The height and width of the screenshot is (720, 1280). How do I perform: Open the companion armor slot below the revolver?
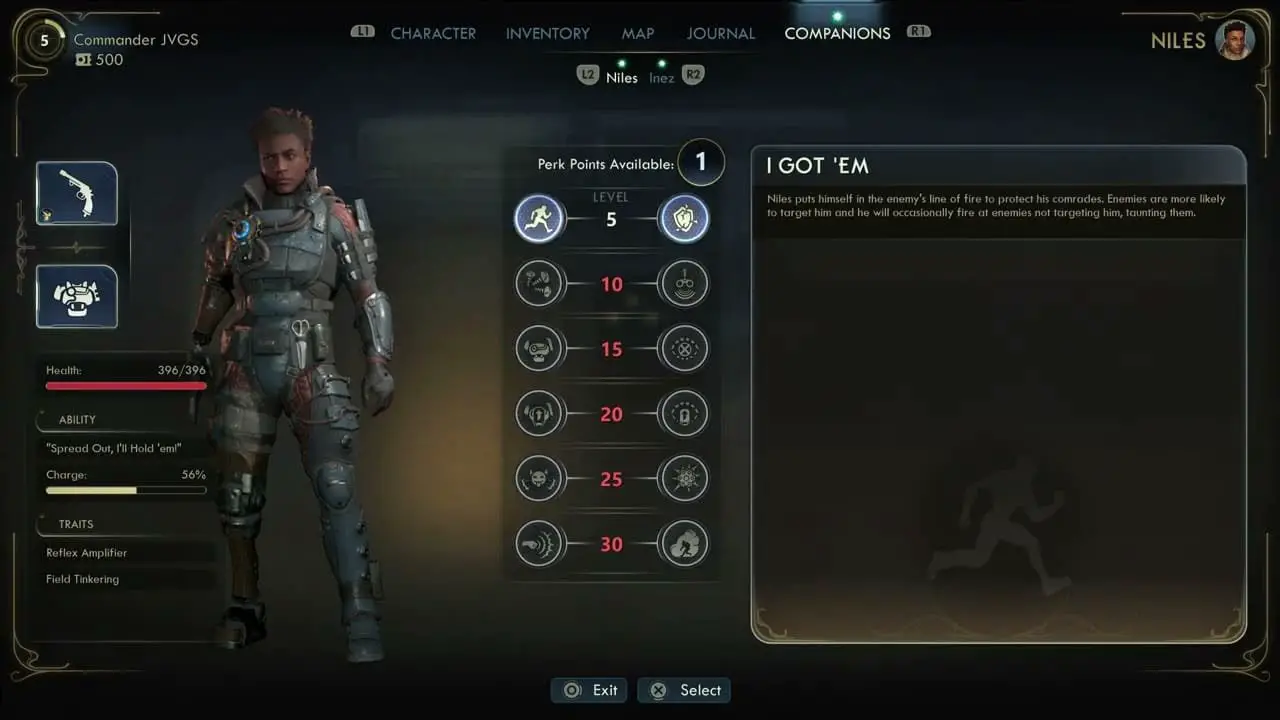pyautogui.click(x=77, y=296)
